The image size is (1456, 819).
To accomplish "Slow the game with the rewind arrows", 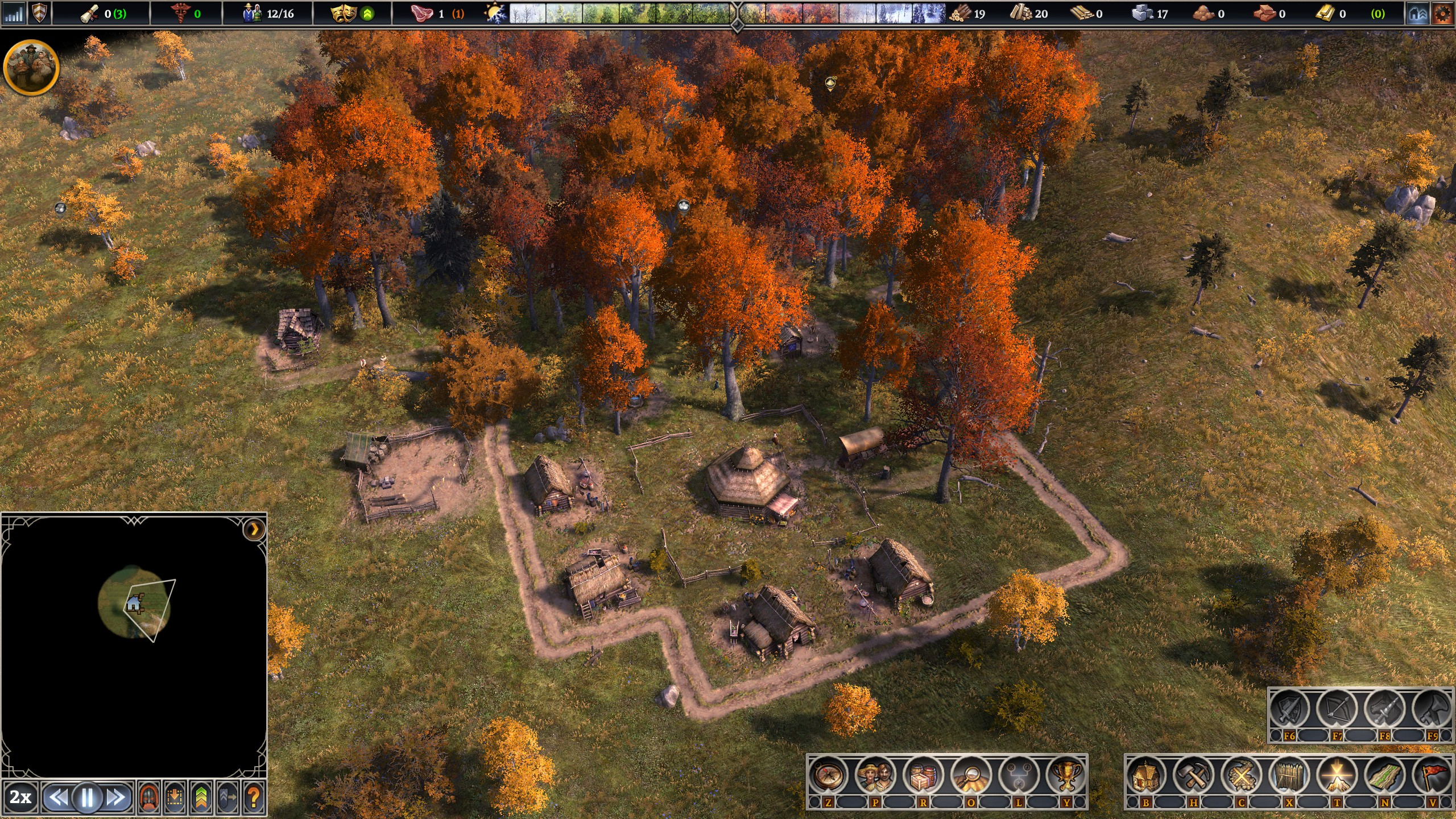I will 59,797.
